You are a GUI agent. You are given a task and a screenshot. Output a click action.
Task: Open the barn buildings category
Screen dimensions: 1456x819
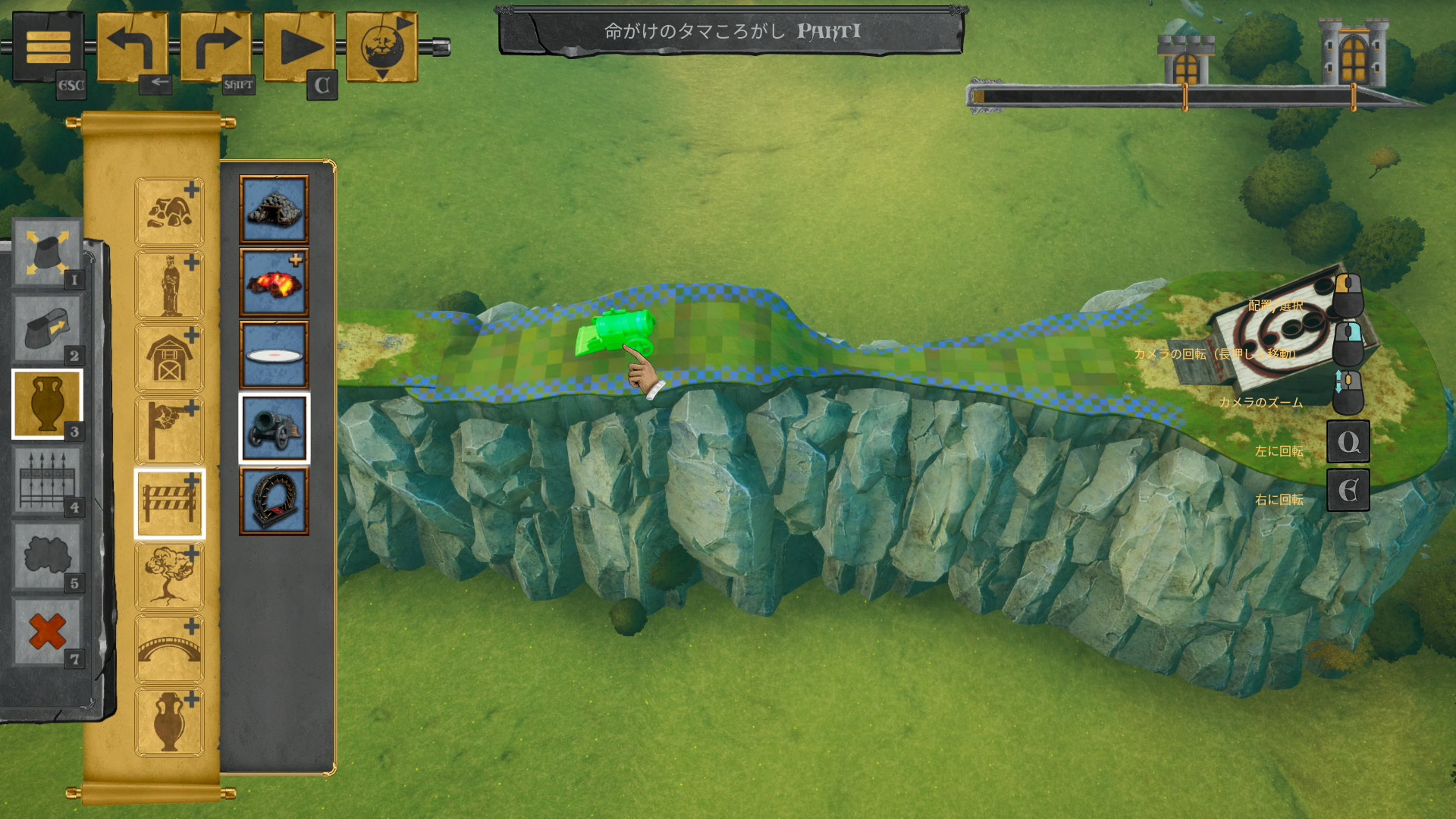point(169,358)
